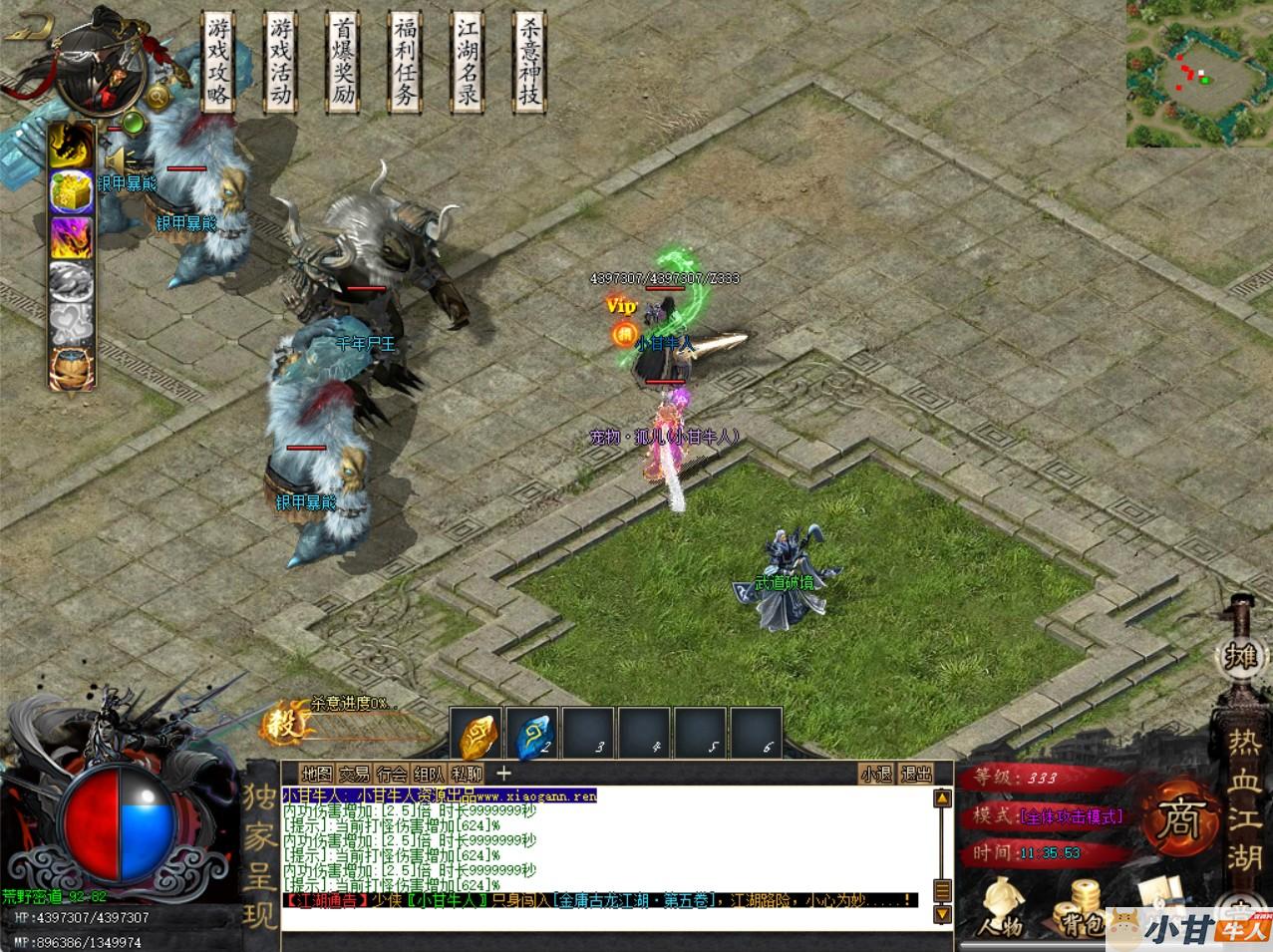Screen dimensions: 1273x952
Task: Select the 组队 team tab
Action: click(429, 774)
